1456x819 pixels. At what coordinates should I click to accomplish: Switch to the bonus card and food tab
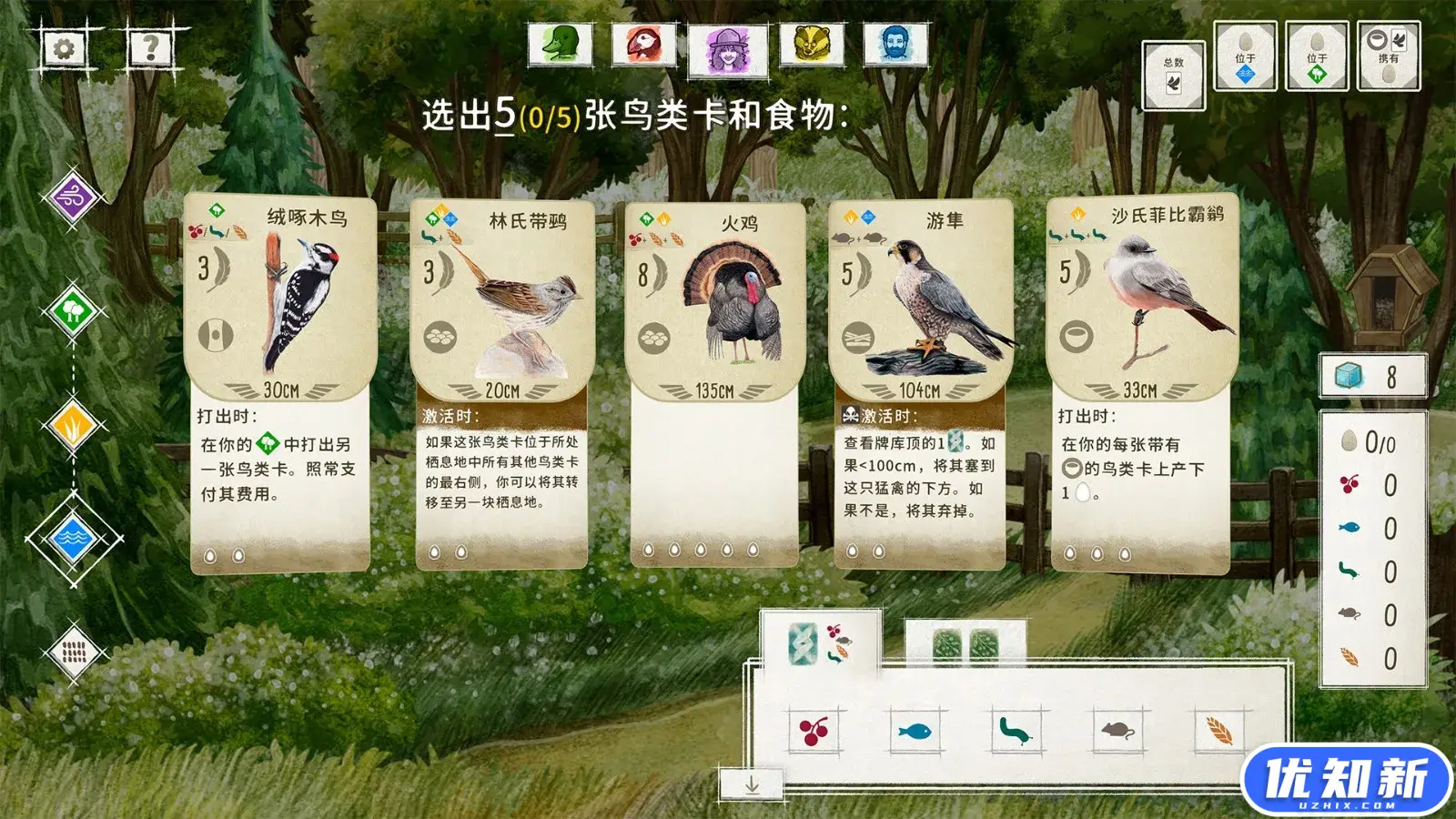pyautogui.click(x=819, y=643)
